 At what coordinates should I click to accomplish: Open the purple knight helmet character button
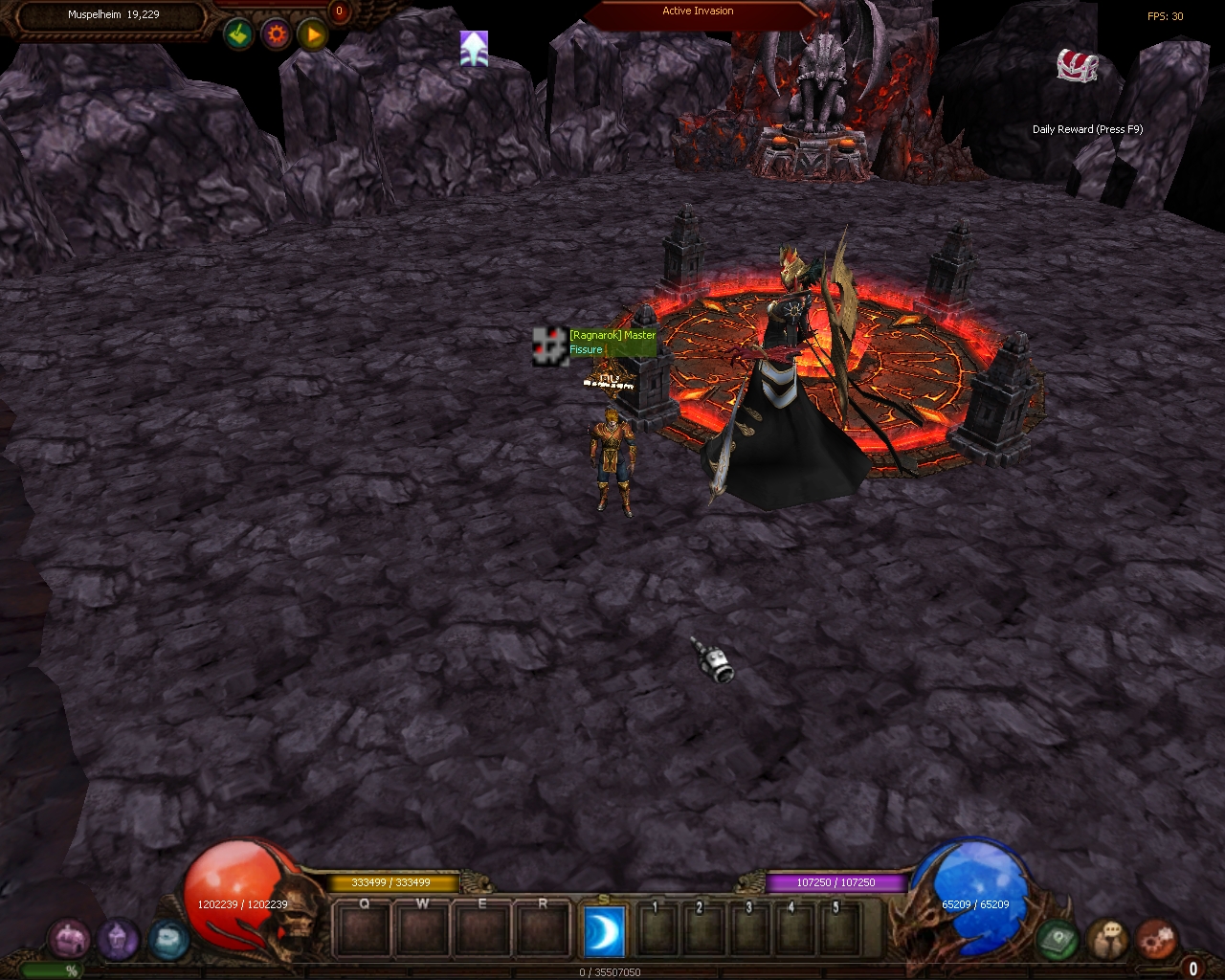pyautogui.click(x=118, y=939)
